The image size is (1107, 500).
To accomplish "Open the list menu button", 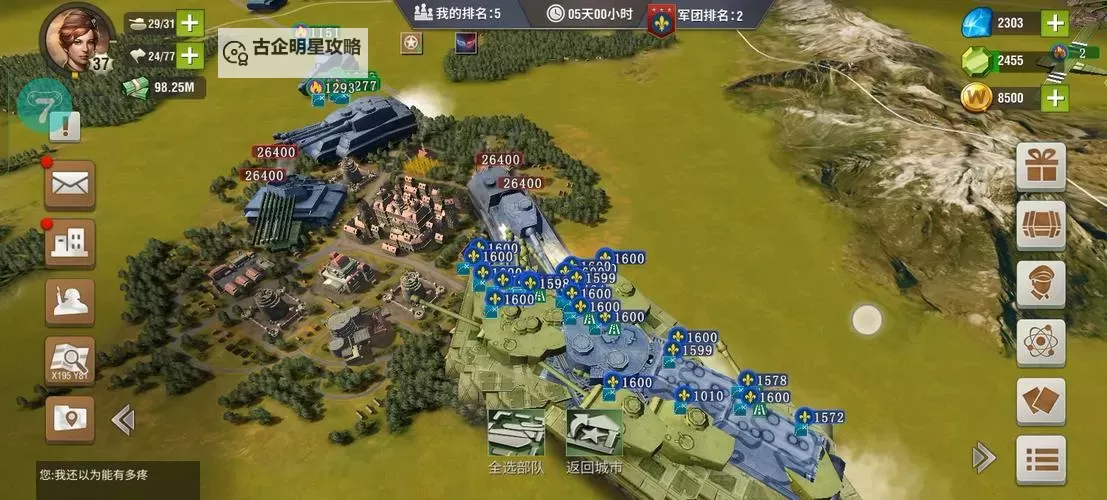I will click(x=1041, y=459).
